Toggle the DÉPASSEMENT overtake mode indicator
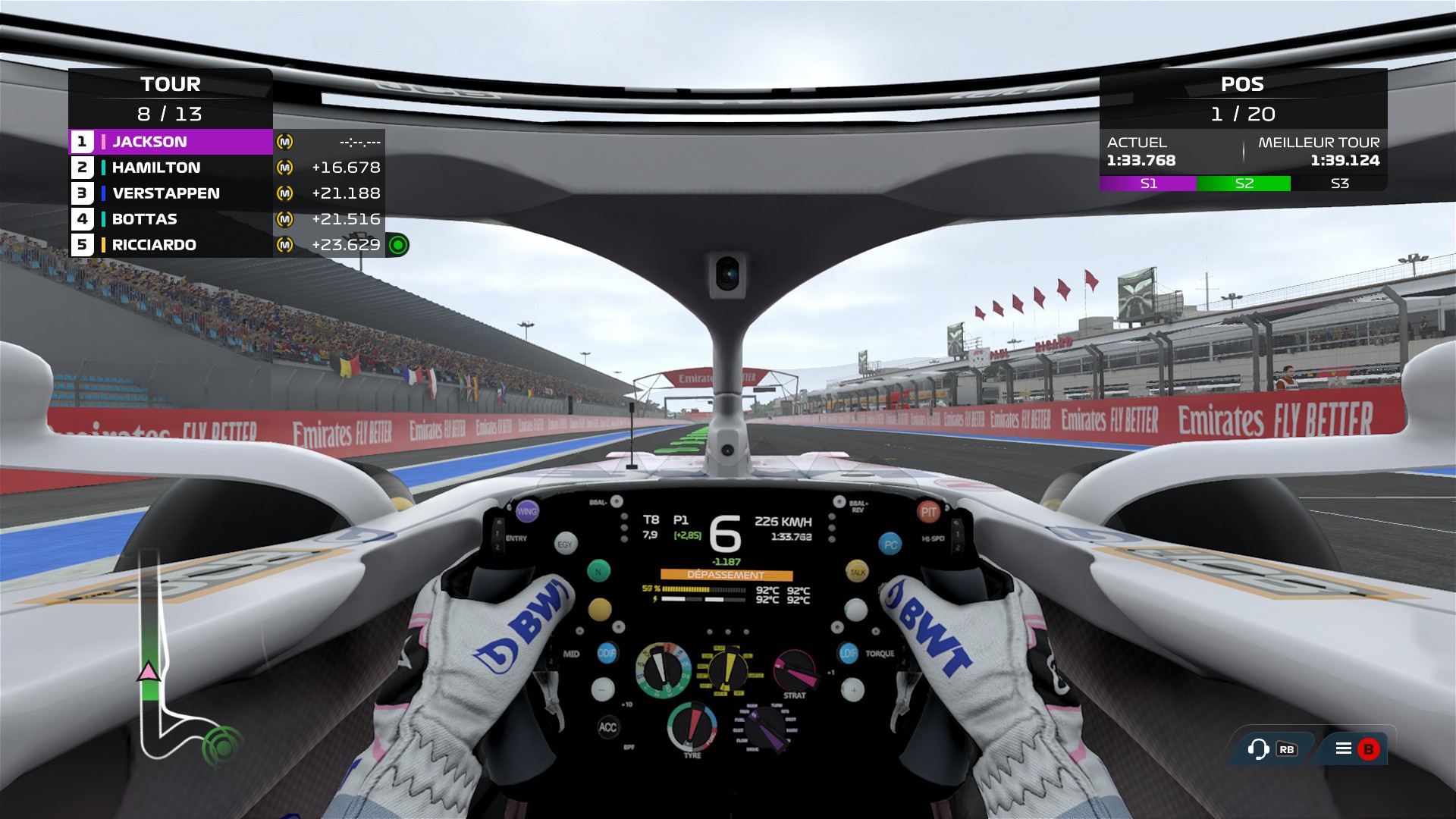 coord(726,575)
